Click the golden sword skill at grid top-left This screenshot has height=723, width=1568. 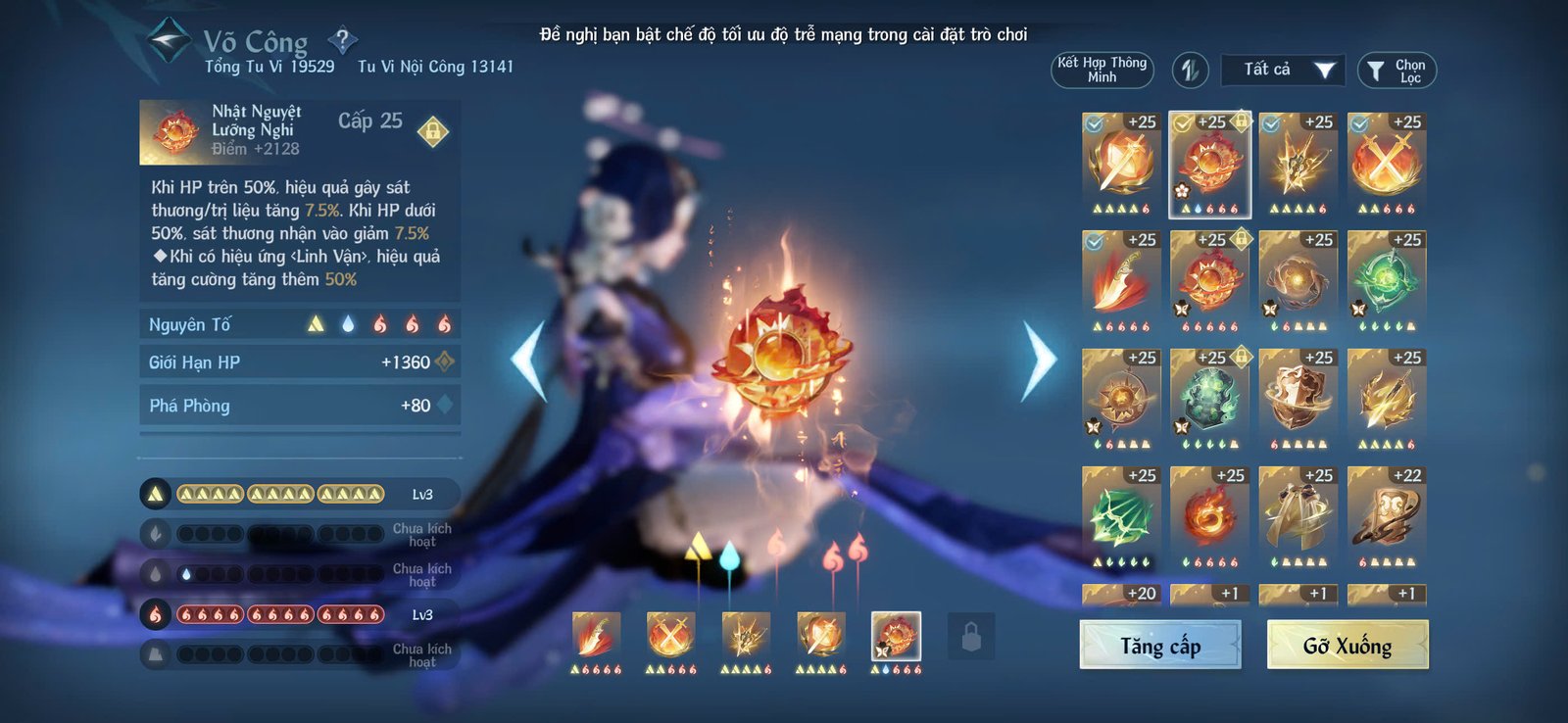click(x=1120, y=160)
